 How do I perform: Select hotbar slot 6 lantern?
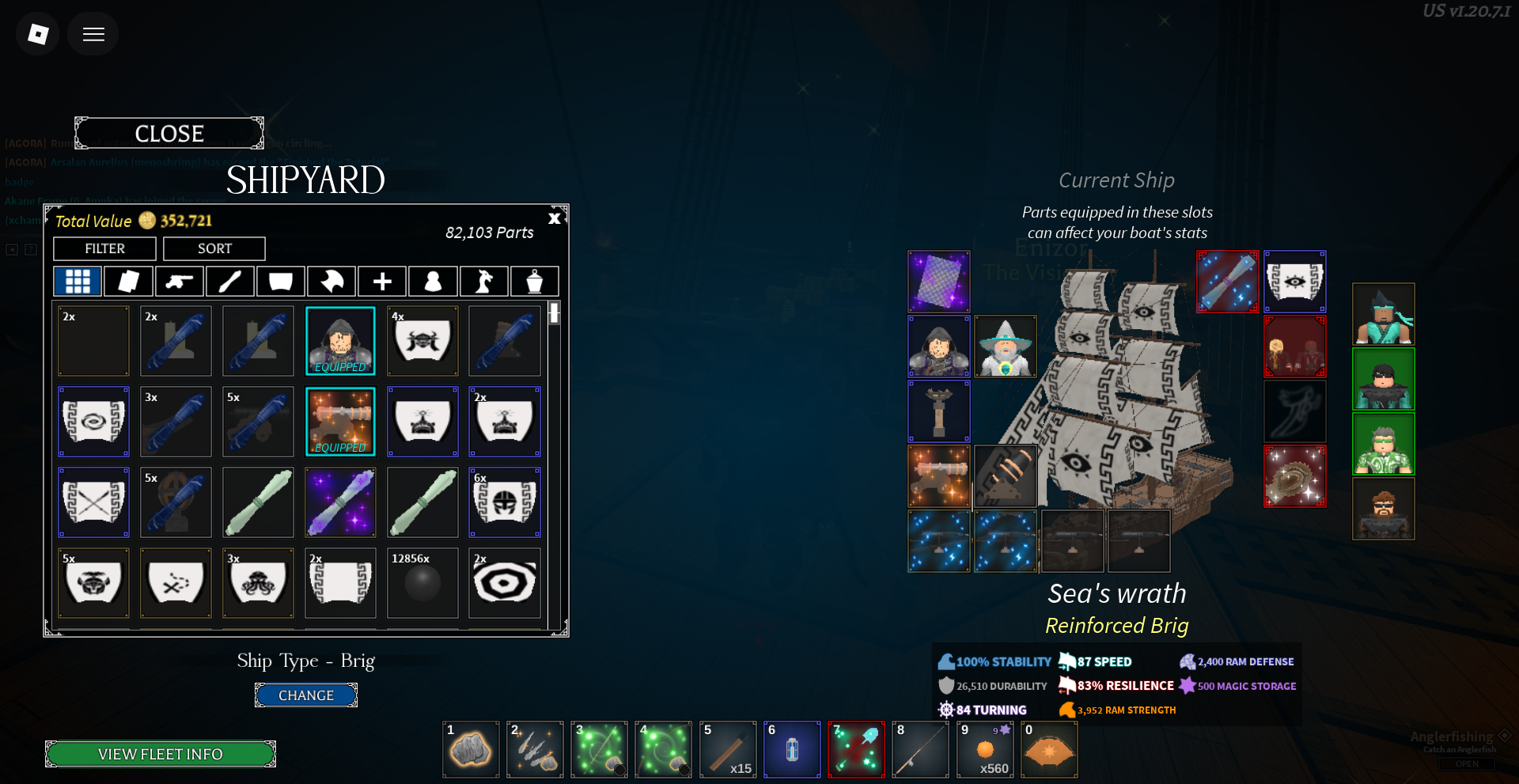click(x=792, y=749)
